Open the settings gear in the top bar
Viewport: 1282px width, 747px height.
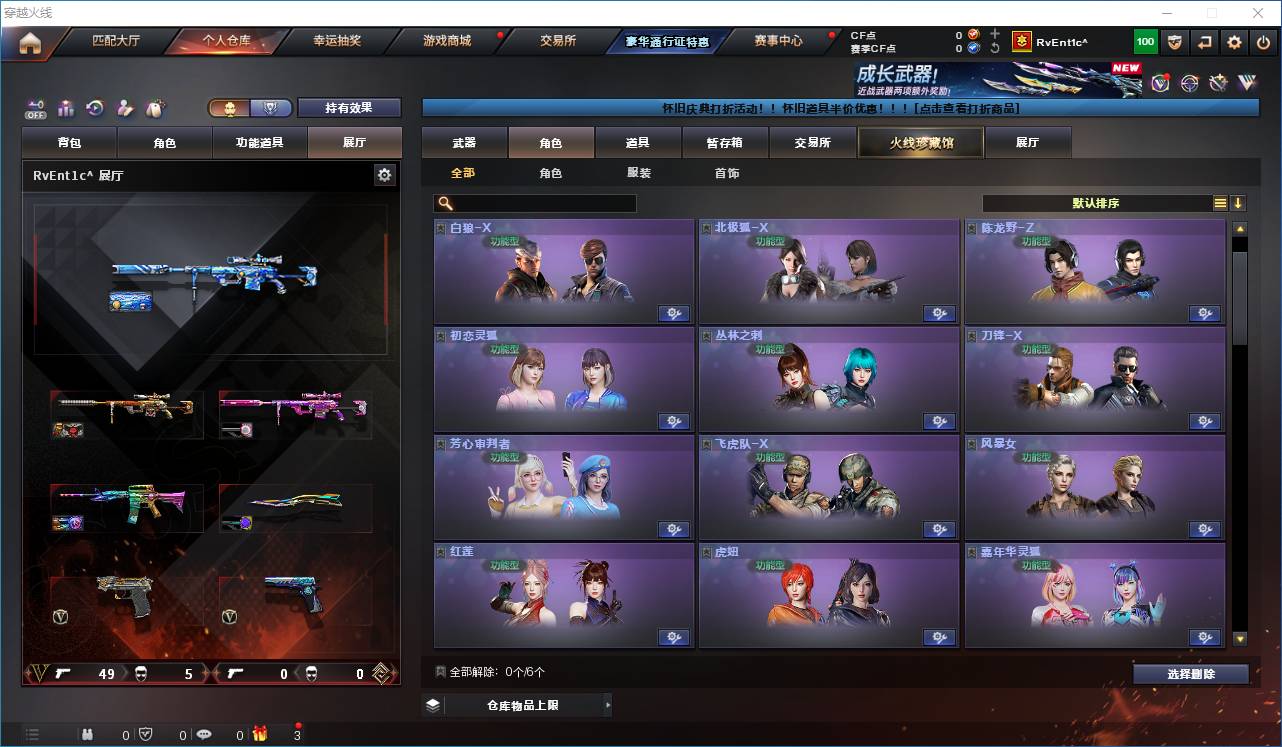[x=1234, y=41]
